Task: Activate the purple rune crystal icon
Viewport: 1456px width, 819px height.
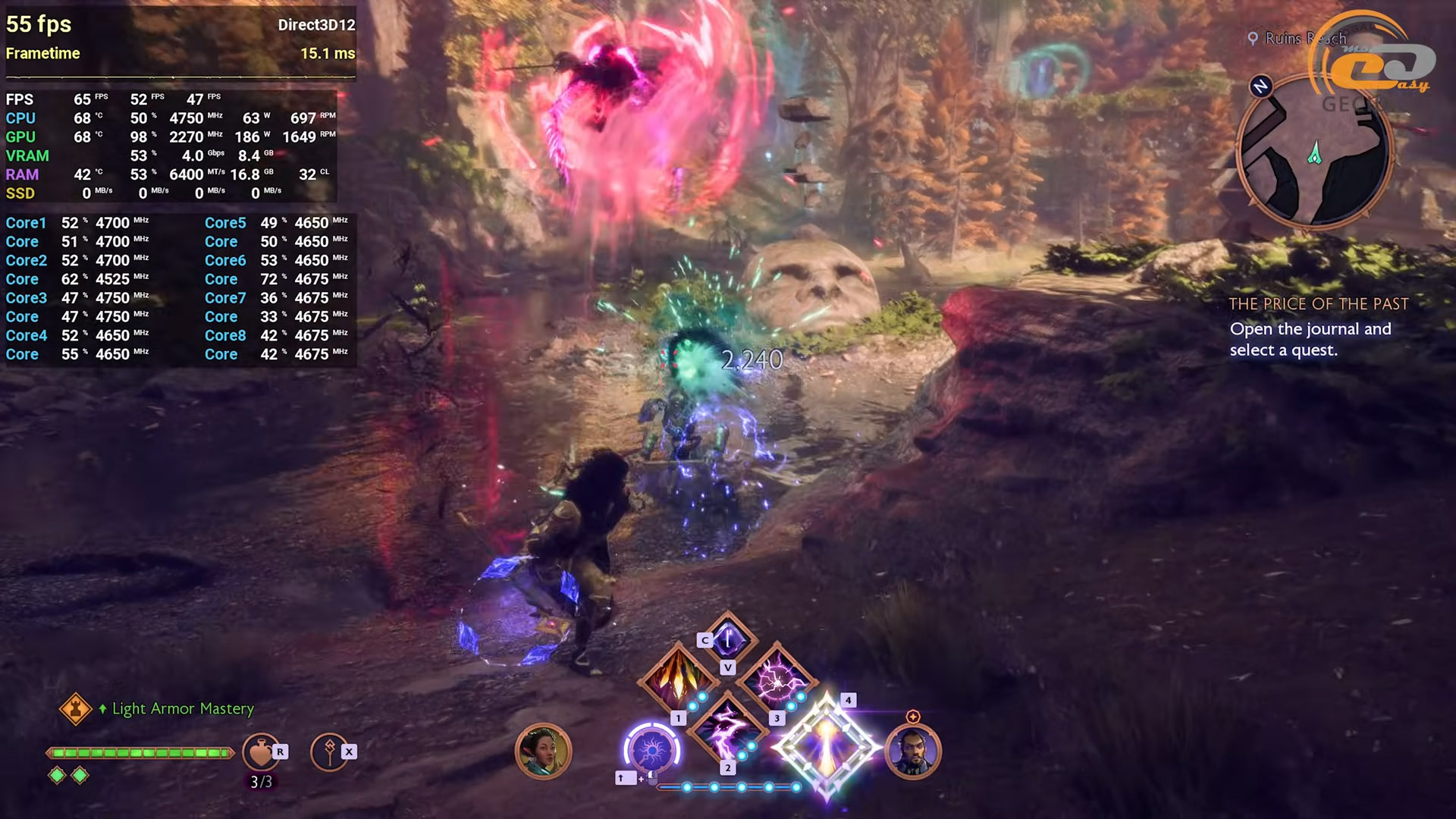Action: click(728, 639)
